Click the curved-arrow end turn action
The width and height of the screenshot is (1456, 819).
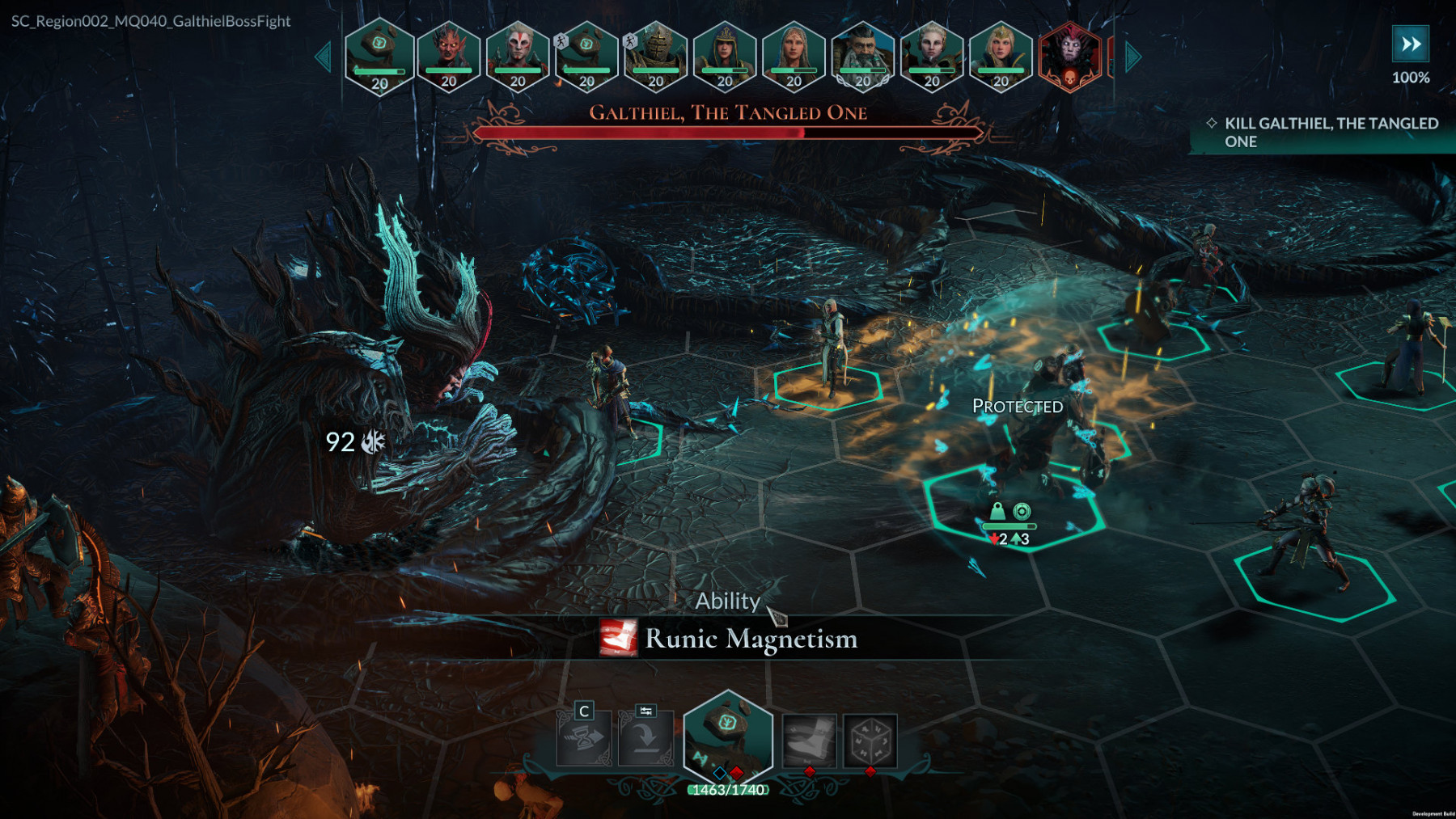click(645, 739)
